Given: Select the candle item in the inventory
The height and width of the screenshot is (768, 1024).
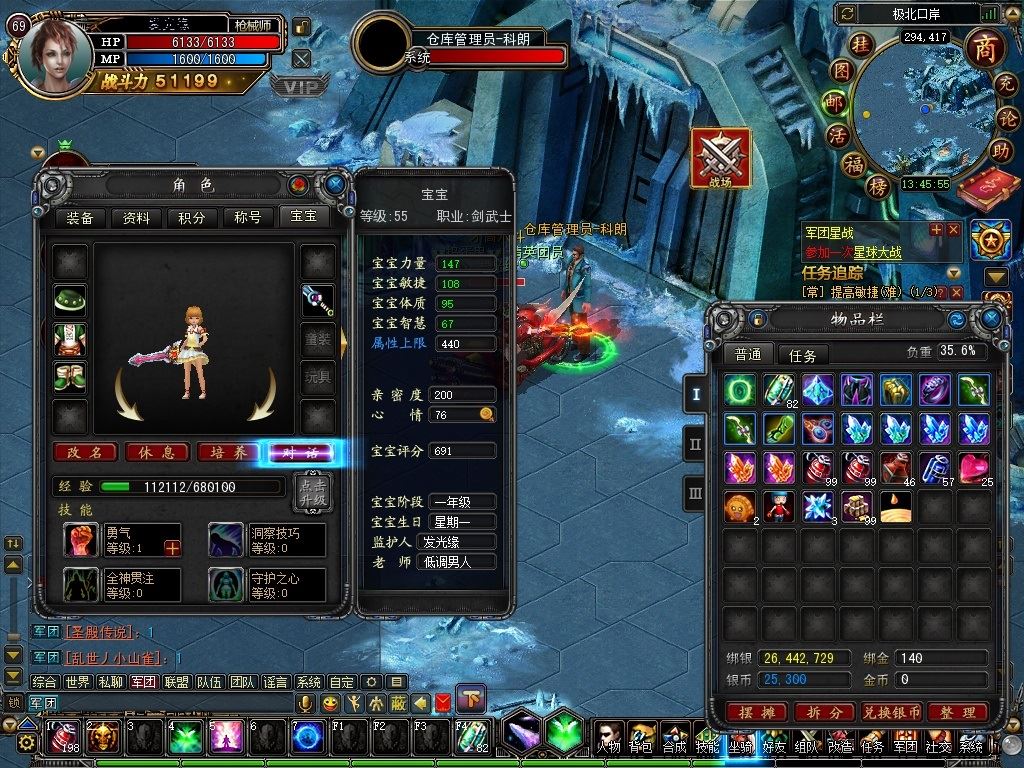Looking at the screenshot, I should [x=895, y=506].
